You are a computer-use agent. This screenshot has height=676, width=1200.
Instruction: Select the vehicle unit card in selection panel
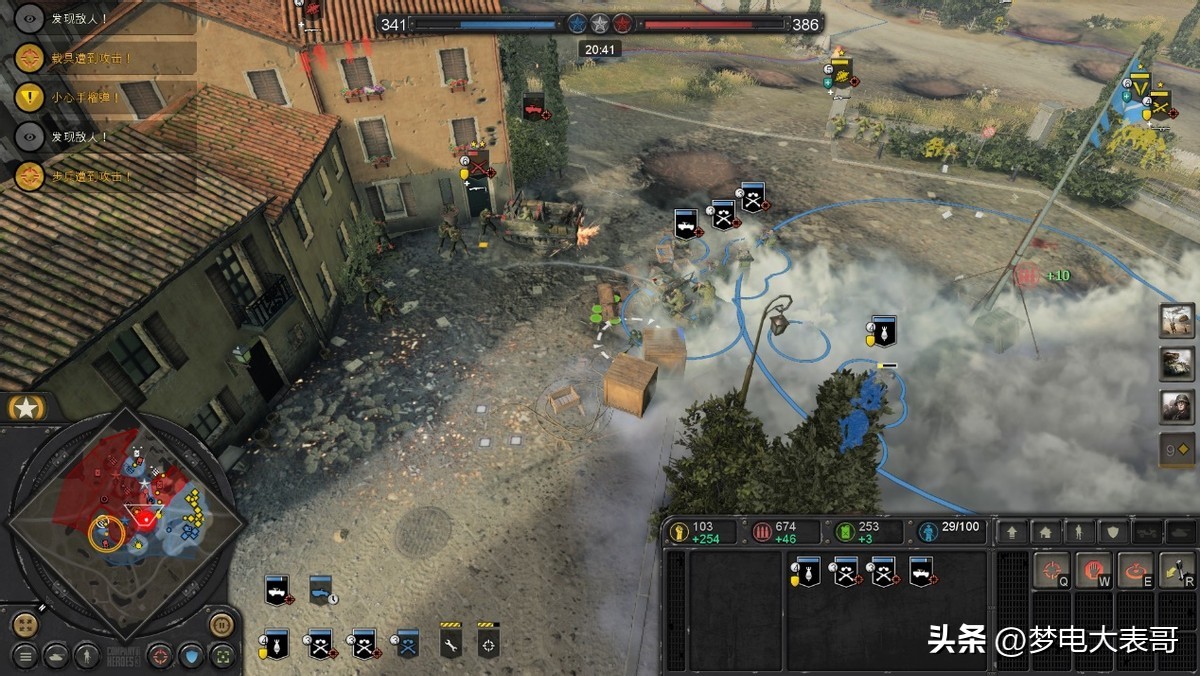click(921, 571)
